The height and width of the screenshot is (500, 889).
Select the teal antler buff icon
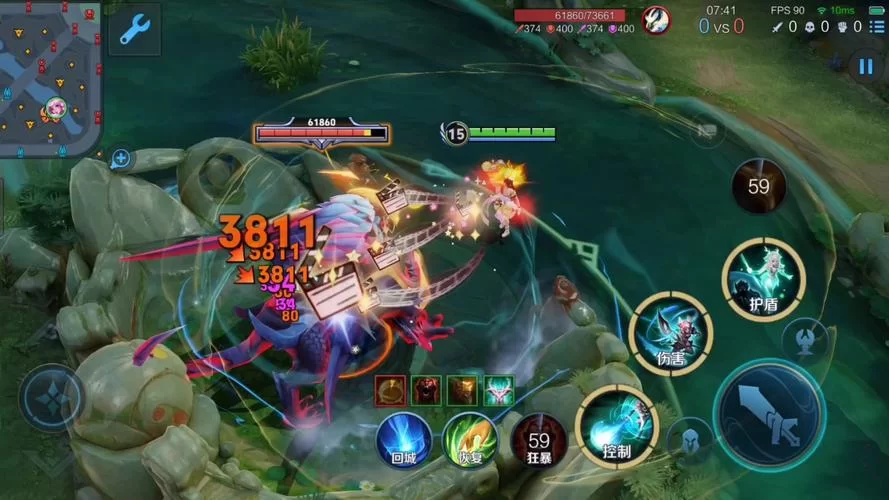coord(498,391)
